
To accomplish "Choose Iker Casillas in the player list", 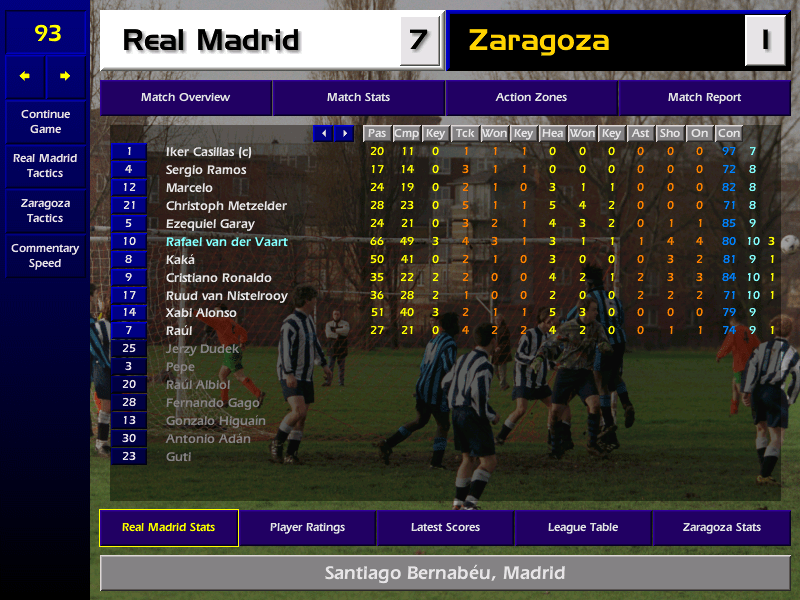I will [208, 152].
